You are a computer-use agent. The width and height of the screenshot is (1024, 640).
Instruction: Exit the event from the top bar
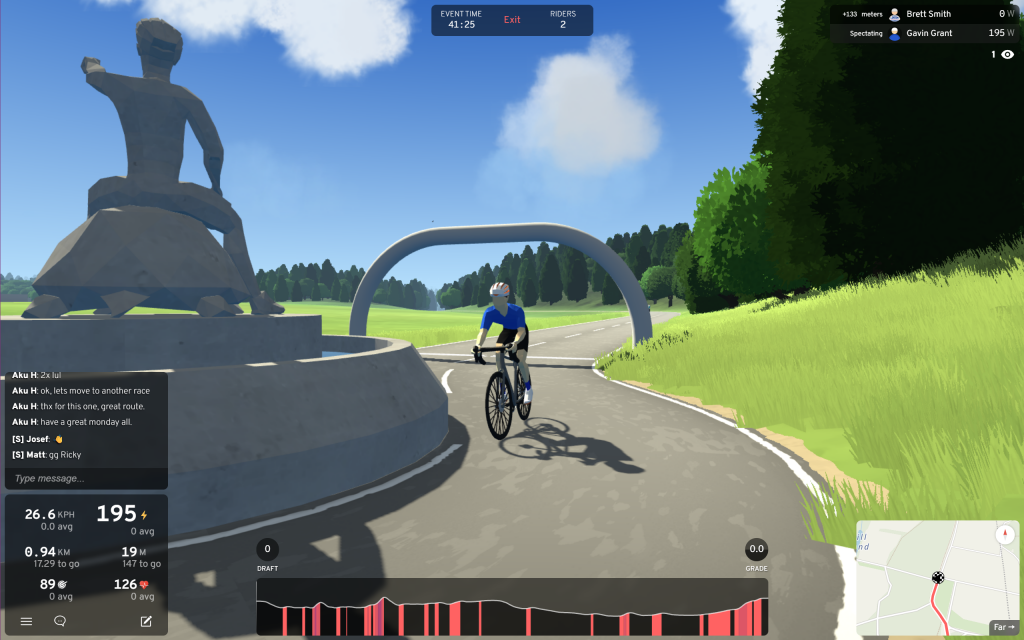click(512, 20)
